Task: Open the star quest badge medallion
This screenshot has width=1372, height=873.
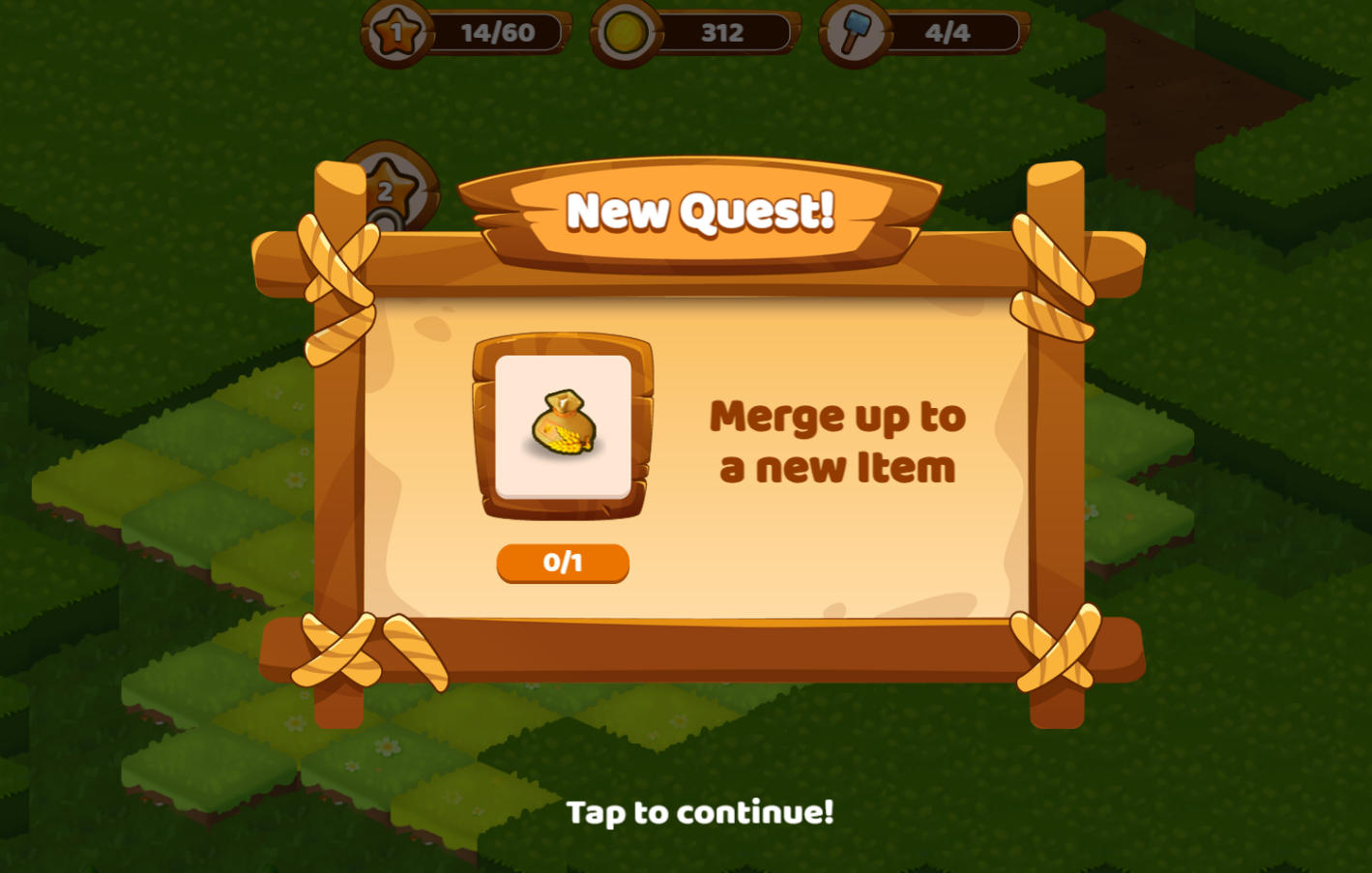Action: (x=391, y=189)
